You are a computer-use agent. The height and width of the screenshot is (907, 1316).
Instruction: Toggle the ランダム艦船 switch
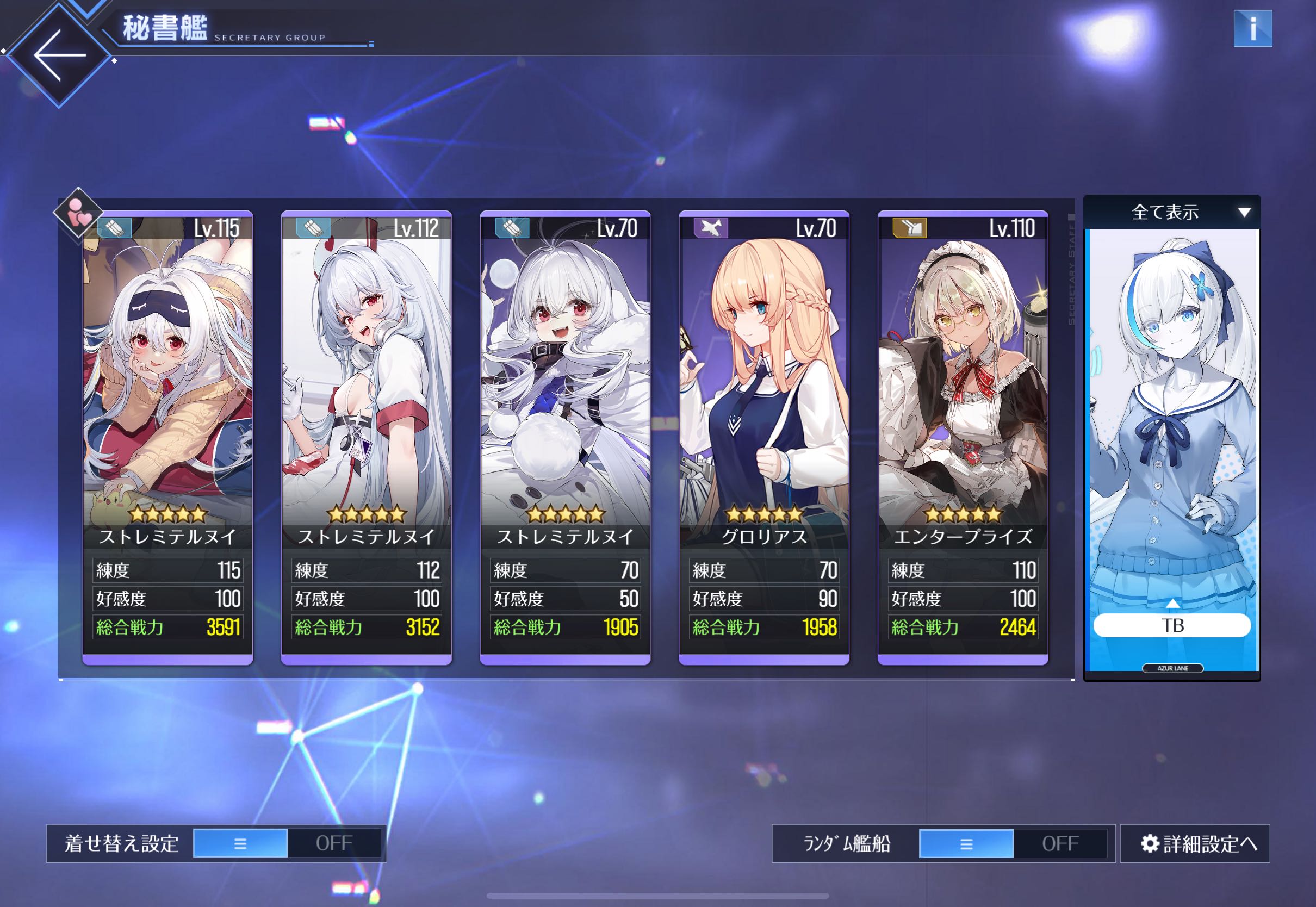[1013, 843]
